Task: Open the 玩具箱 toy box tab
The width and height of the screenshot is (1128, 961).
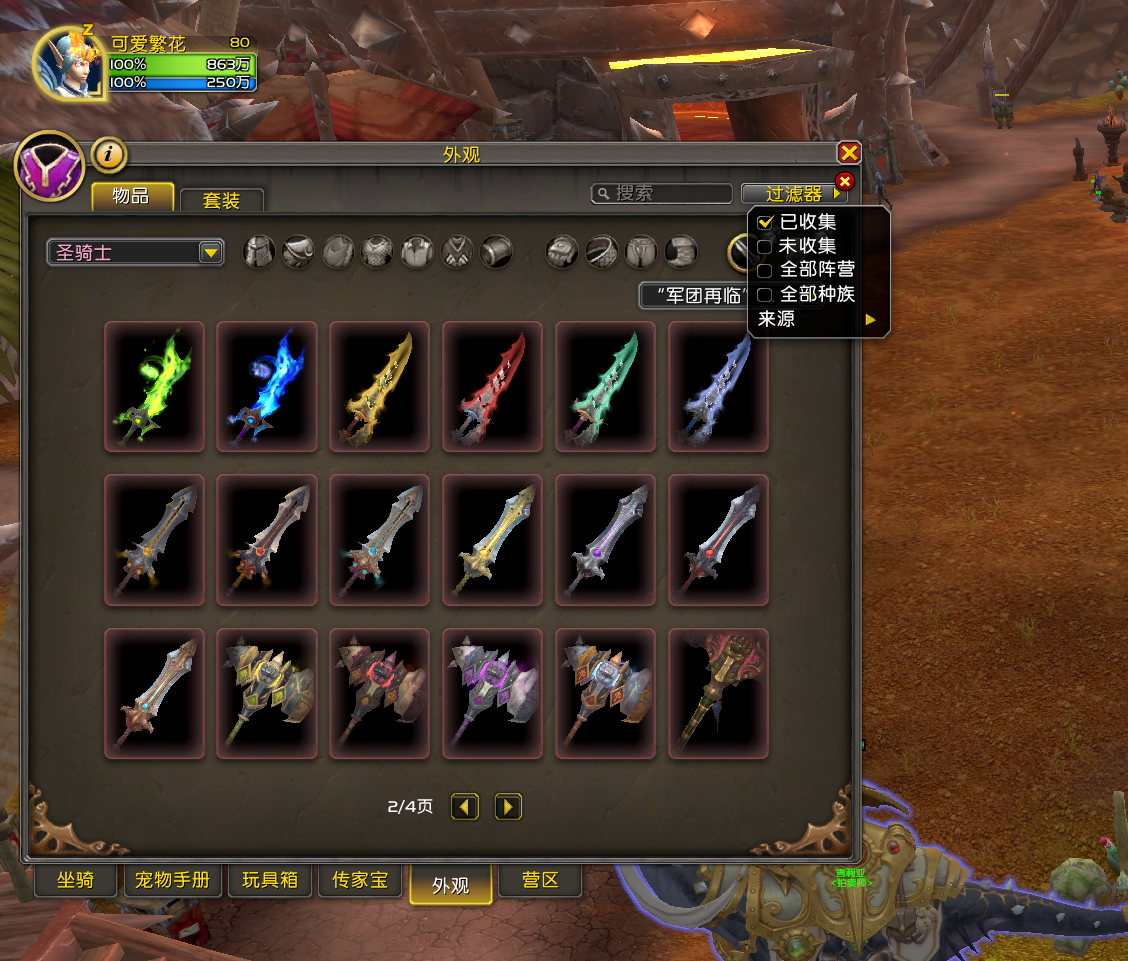Action: point(270,881)
